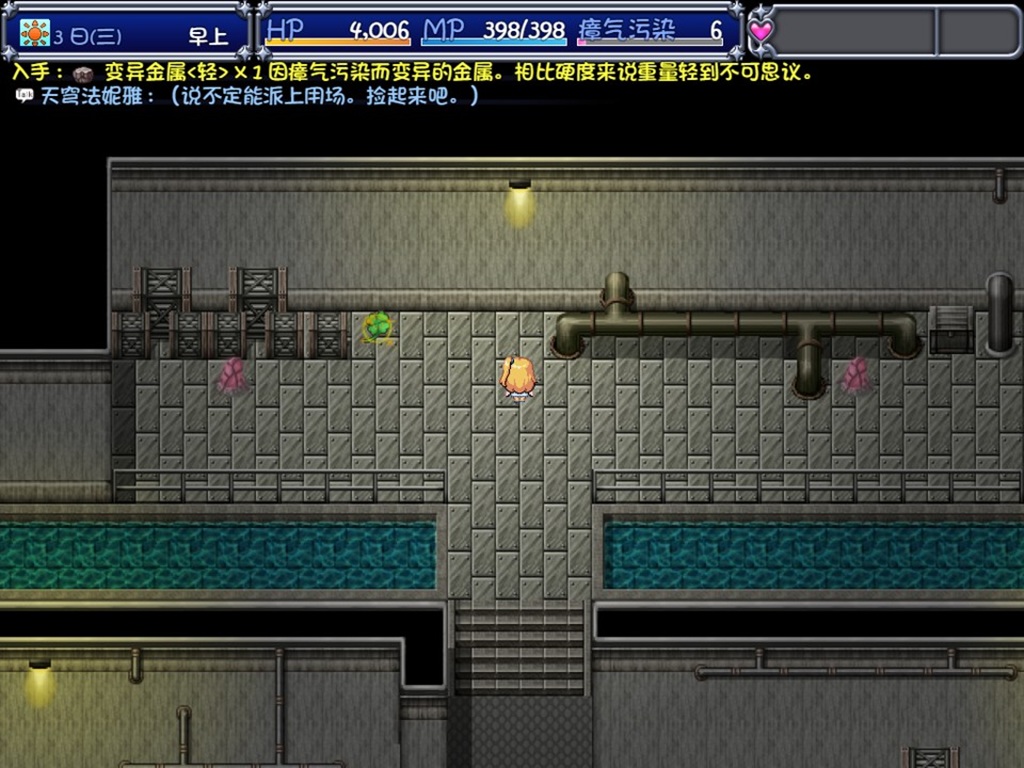This screenshot has height=768, width=1024.
Task: Click the speech bubble log icon
Action: pyautogui.click(x=24, y=96)
